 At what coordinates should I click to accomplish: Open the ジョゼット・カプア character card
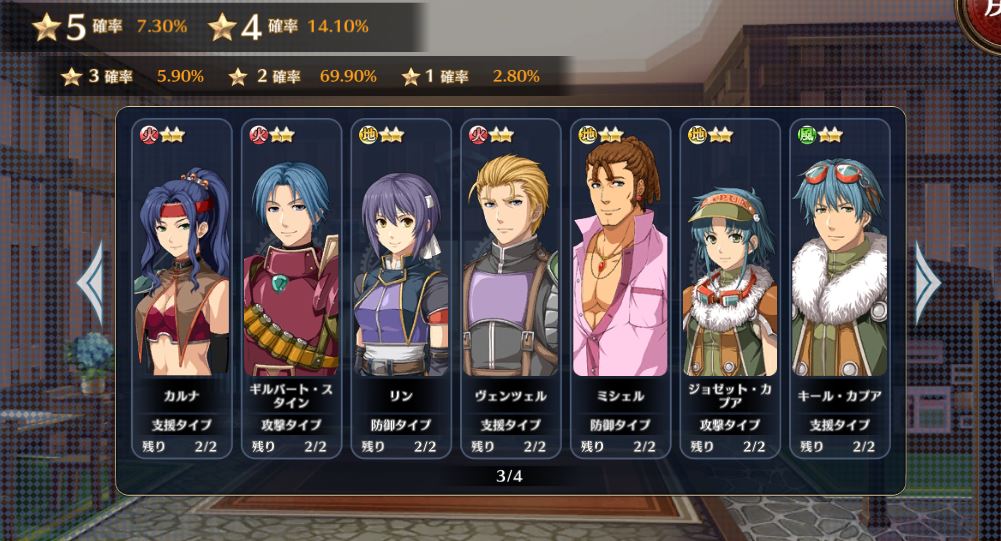729,288
